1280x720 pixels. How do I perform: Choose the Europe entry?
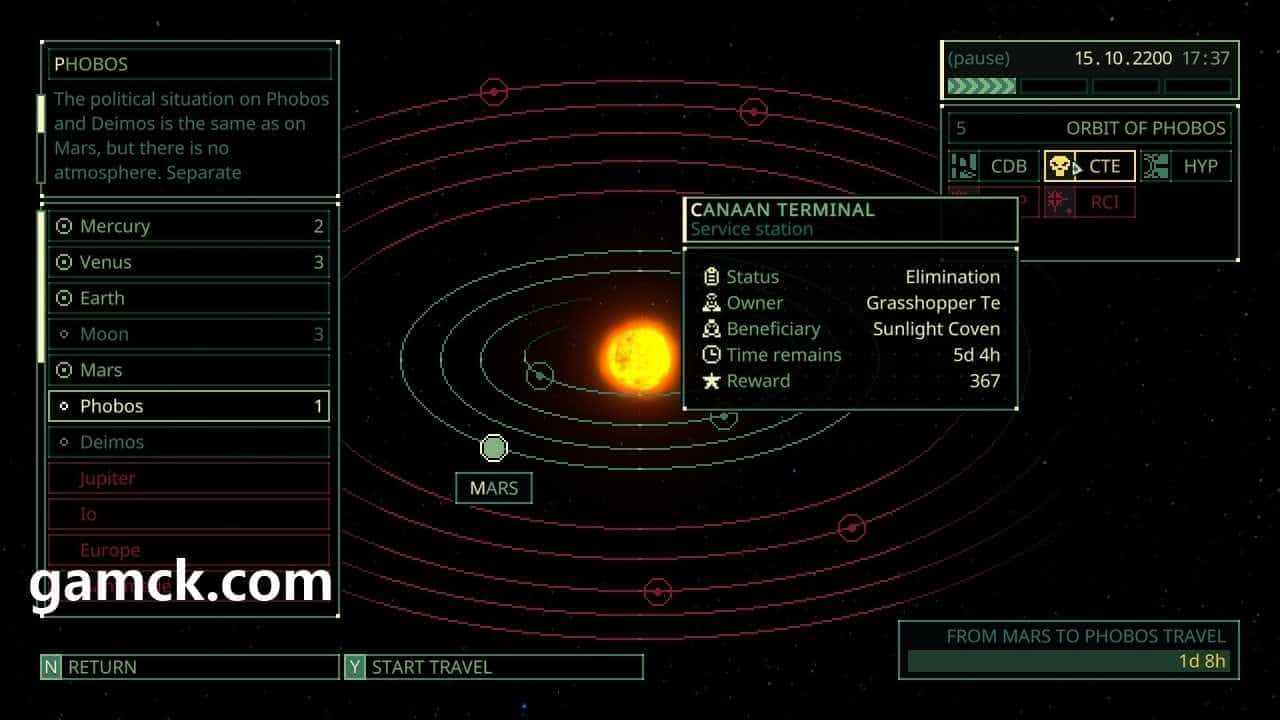188,550
